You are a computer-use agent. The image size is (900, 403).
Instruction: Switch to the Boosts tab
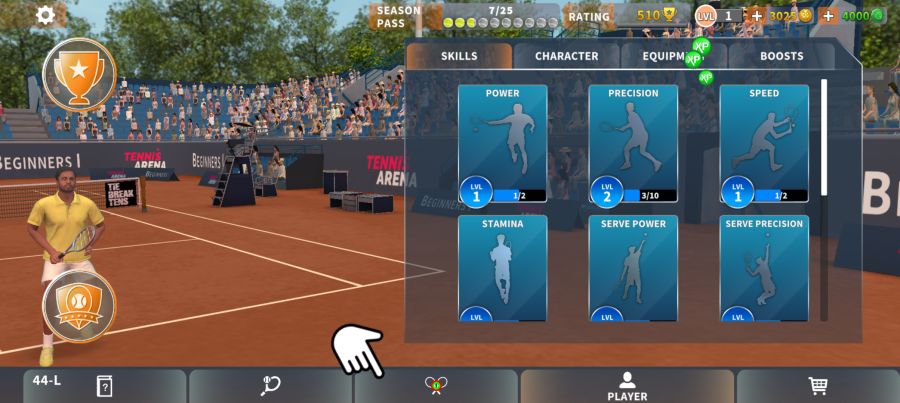coord(781,56)
